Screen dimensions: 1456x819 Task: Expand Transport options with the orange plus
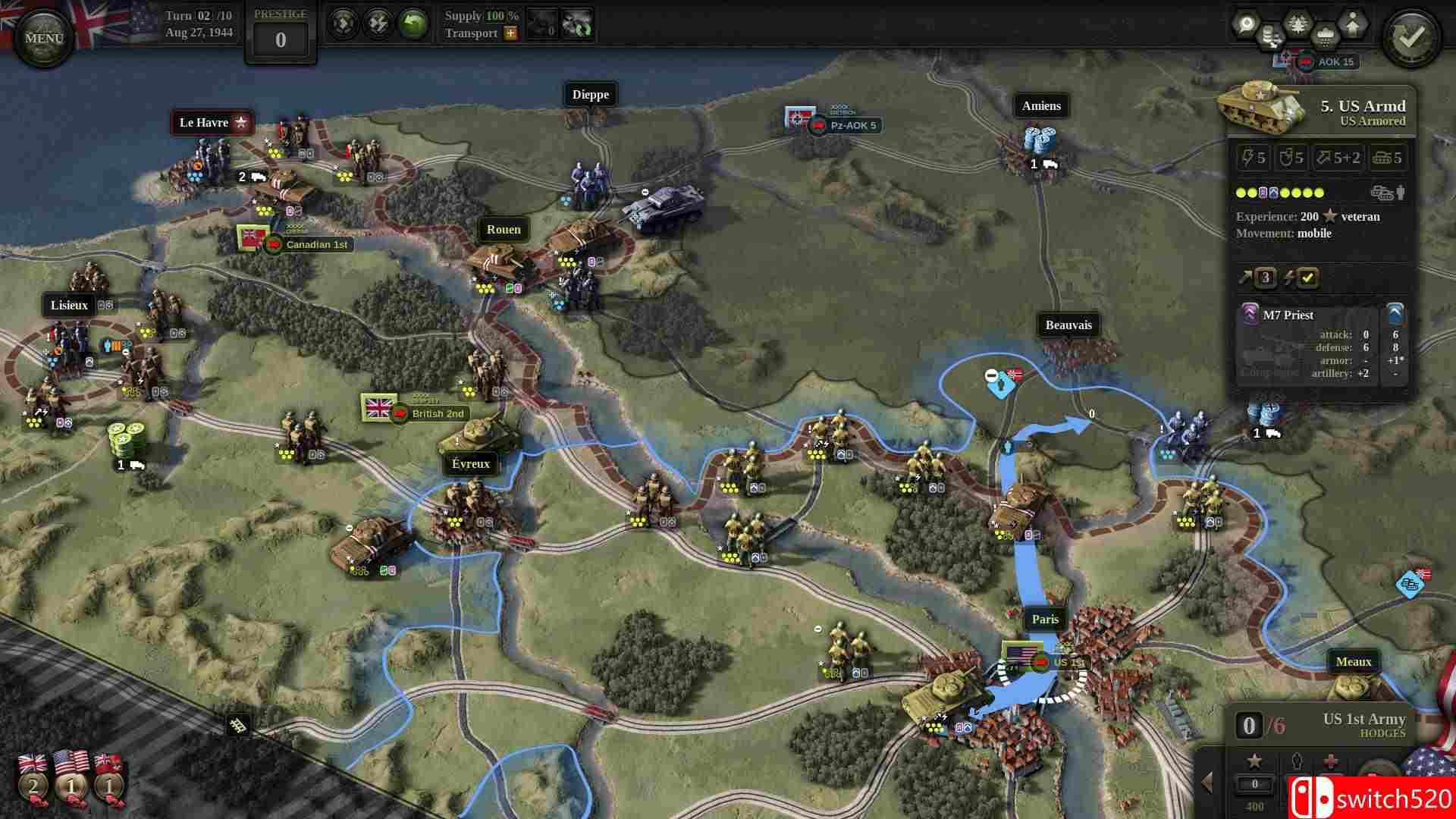(x=512, y=34)
